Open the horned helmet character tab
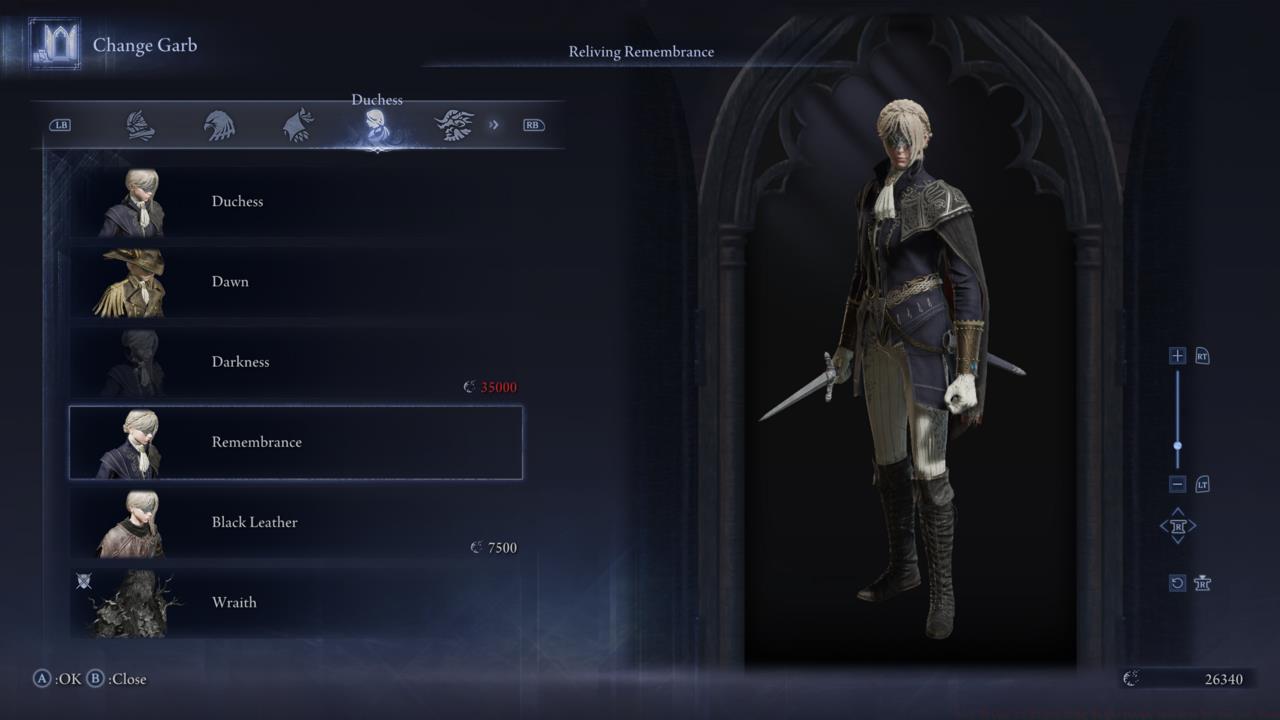This screenshot has height=720, width=1280. tap(454, 125)
